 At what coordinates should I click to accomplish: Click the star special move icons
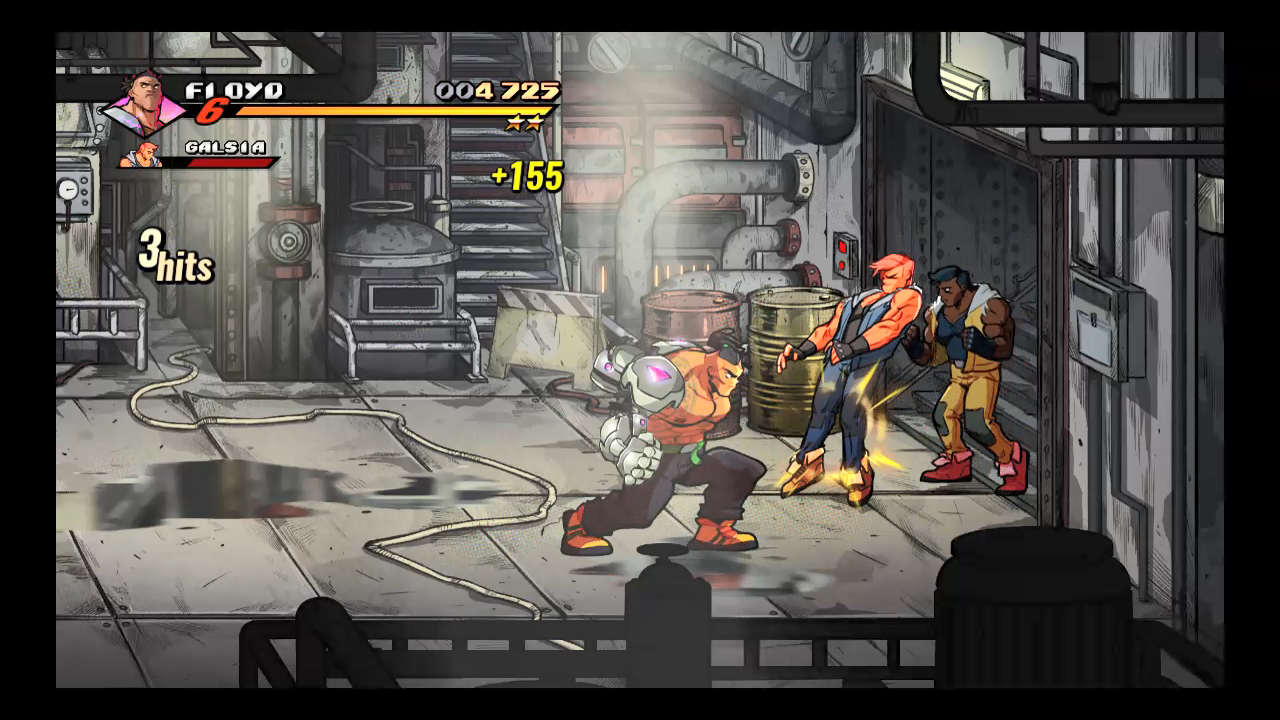[524, 124]
